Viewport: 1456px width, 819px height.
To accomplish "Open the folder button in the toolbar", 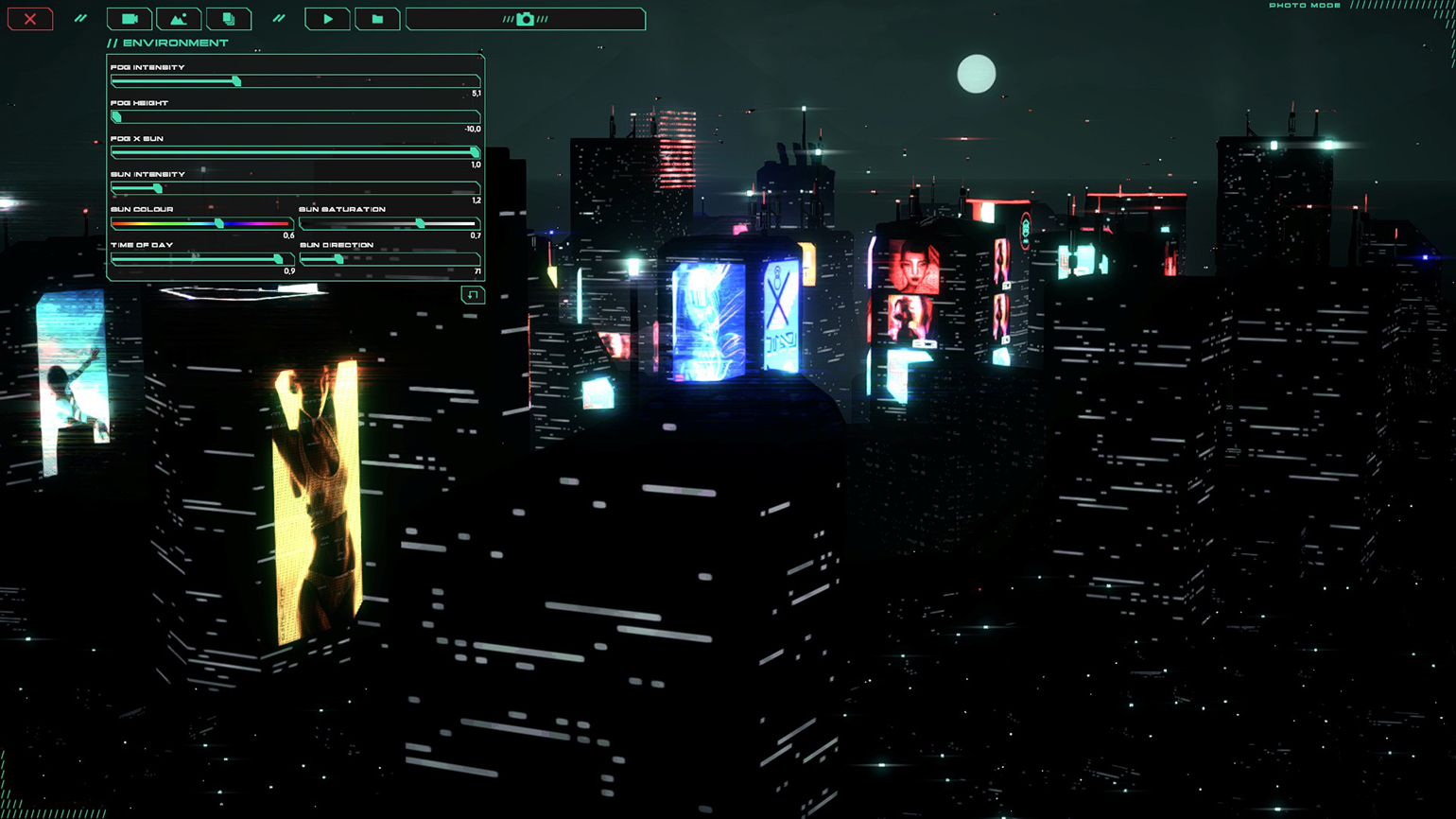I will (x=377, y=19).
